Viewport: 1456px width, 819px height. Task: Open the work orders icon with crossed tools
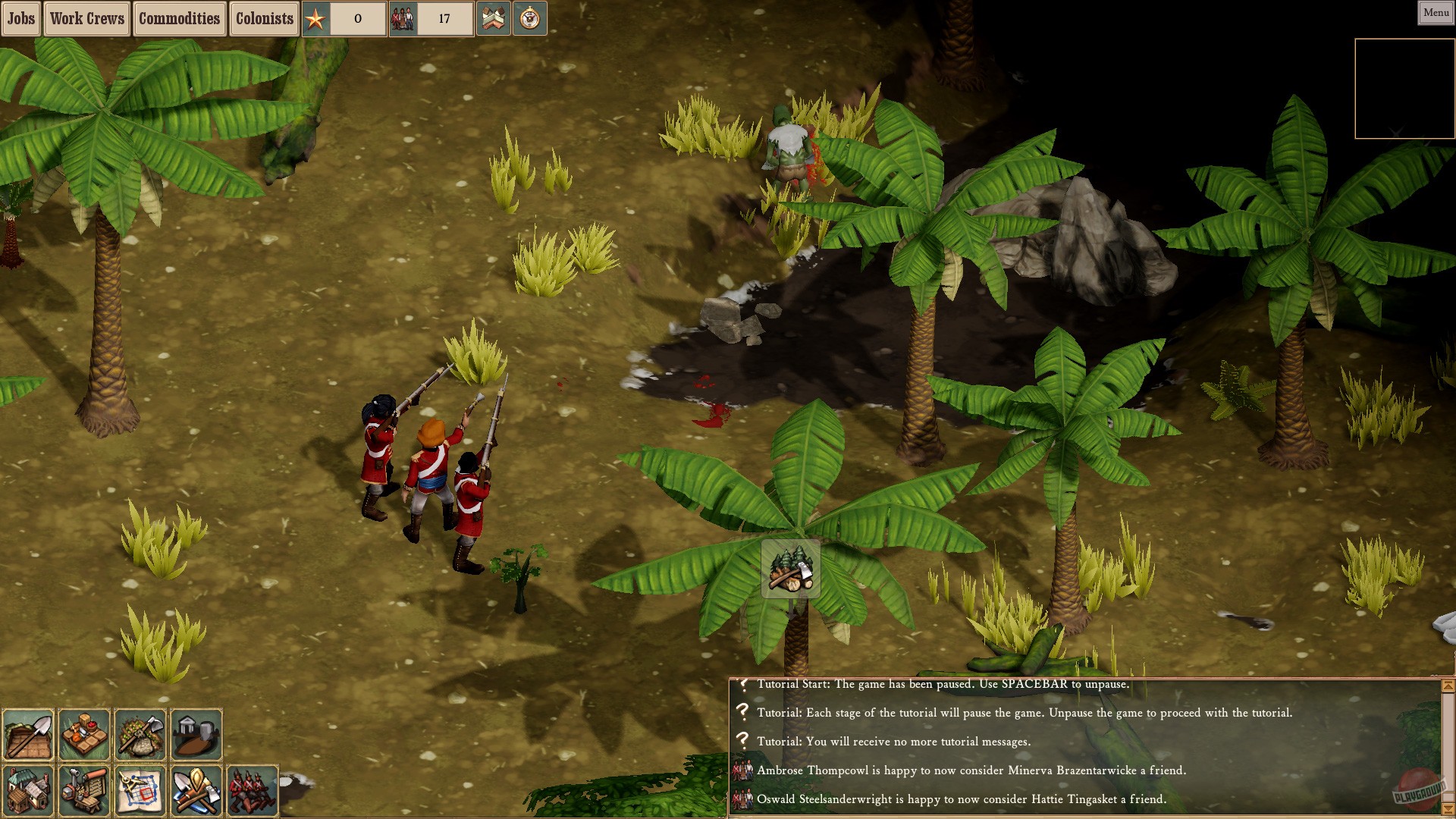click(196, 789)
